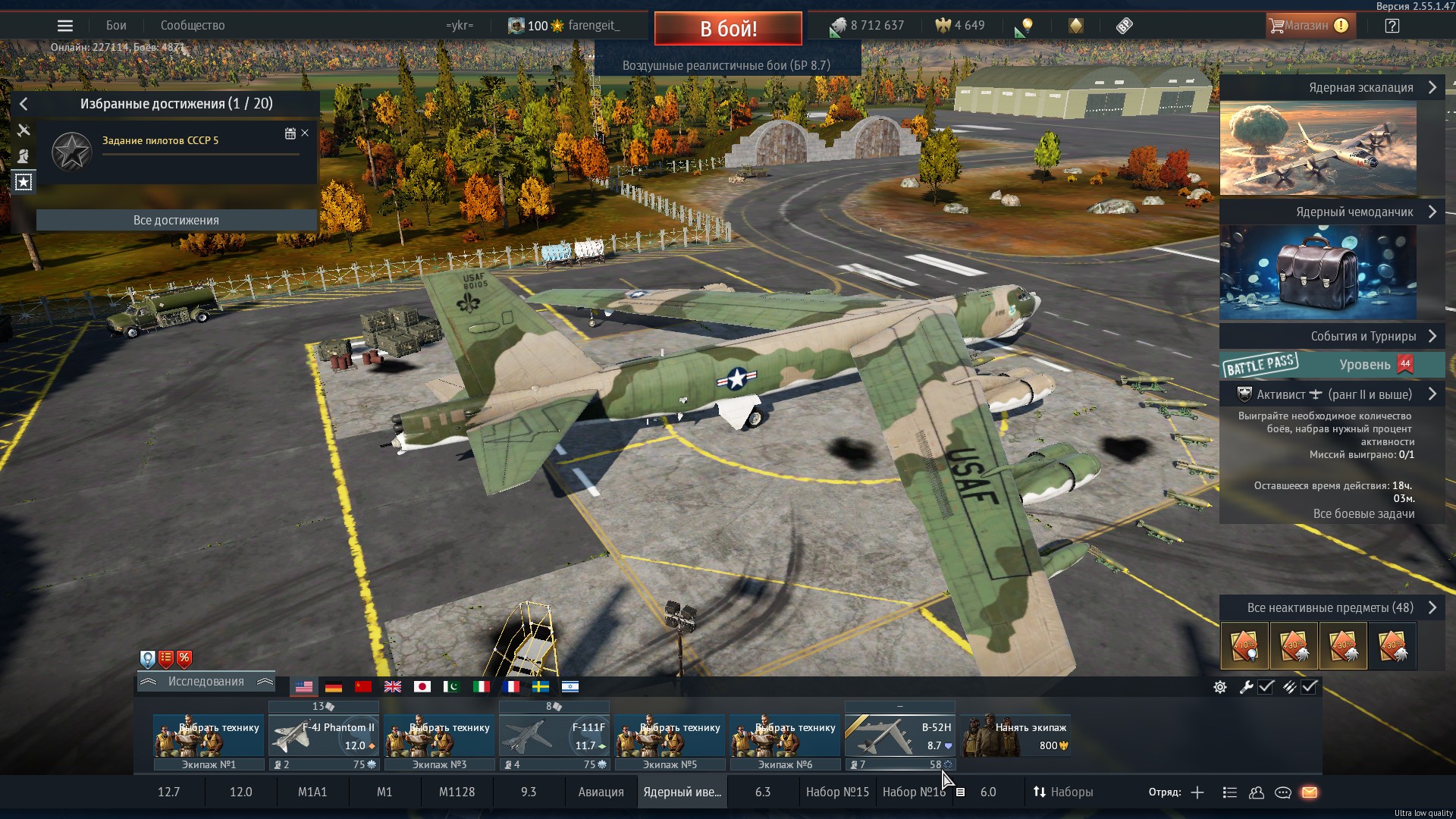Screen dimensions: 1456x819
Task: Switch to the Авиация preset
Action: point(601,792)
